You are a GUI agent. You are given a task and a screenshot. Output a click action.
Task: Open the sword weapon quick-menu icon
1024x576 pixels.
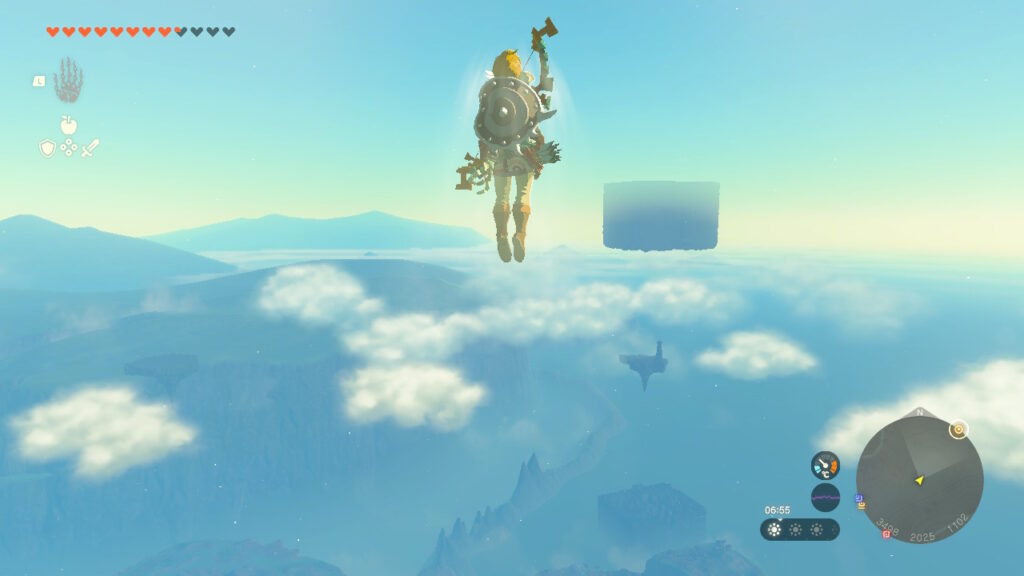90,148
